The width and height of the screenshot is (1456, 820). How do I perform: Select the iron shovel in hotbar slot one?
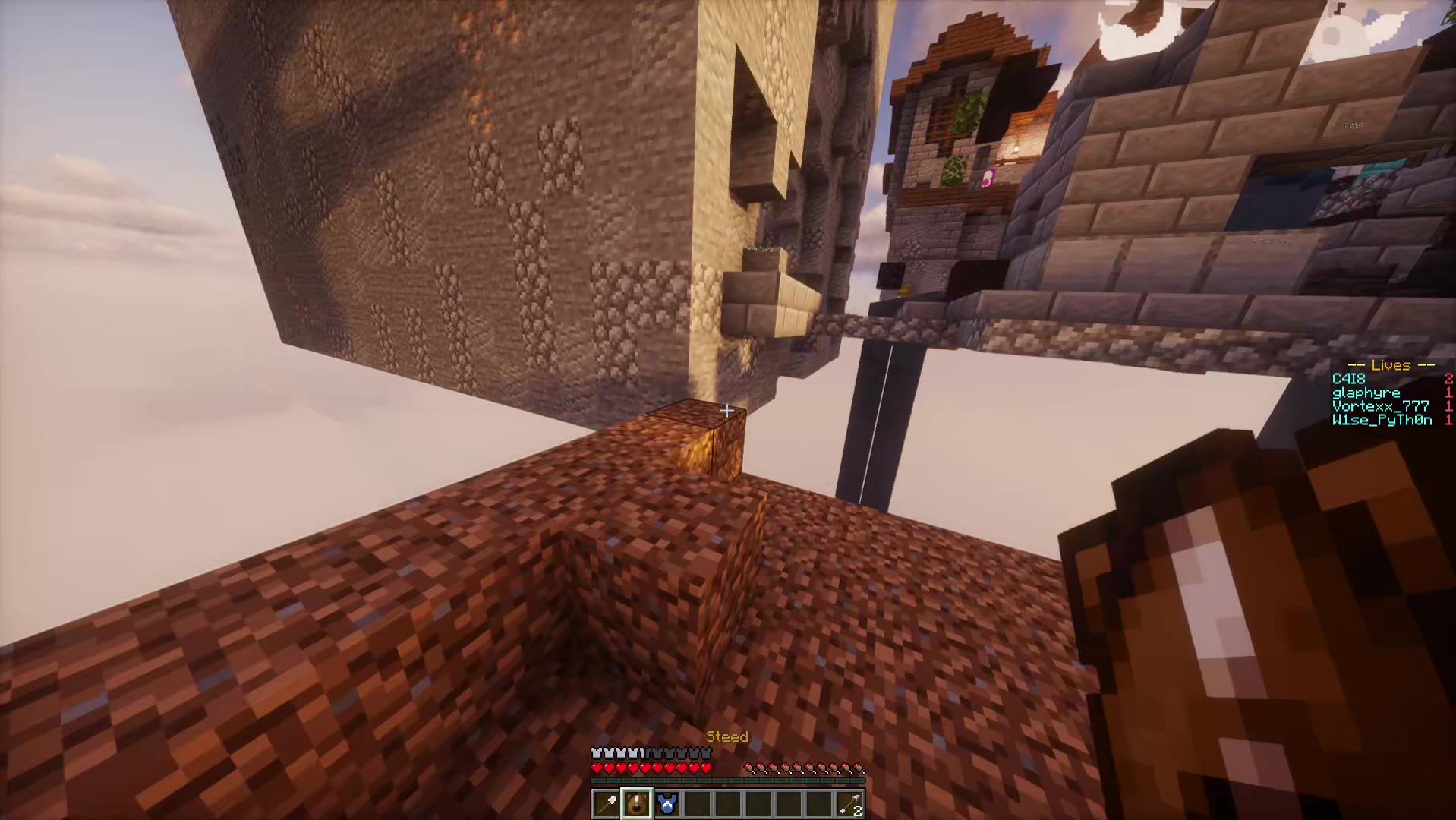point(604,804)
